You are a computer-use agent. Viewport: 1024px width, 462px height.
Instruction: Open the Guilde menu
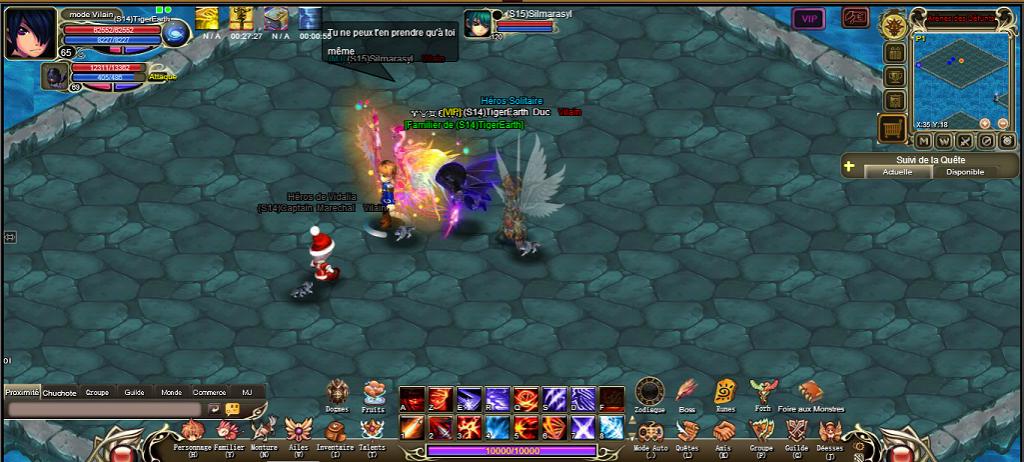[x=796, y=431]
